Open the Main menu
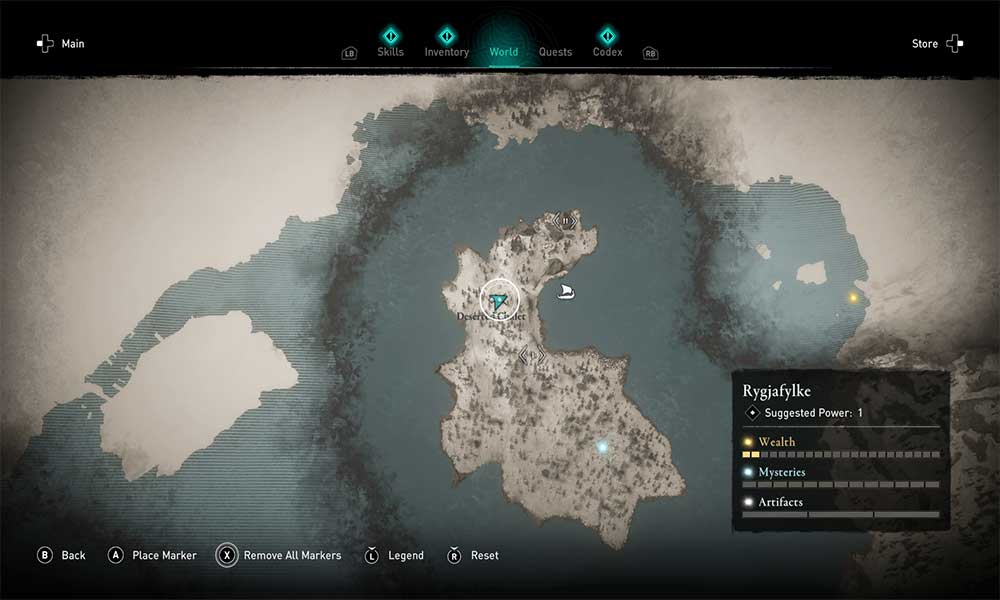 61,44
